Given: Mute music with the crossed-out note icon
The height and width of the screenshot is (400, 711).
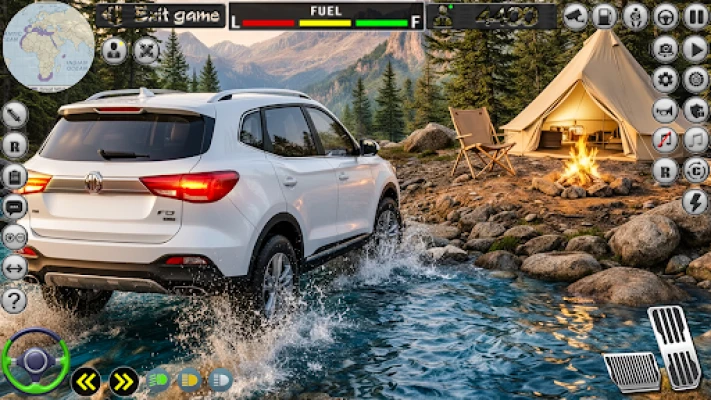Looking at the screenshot, I should tap(665, 140).
